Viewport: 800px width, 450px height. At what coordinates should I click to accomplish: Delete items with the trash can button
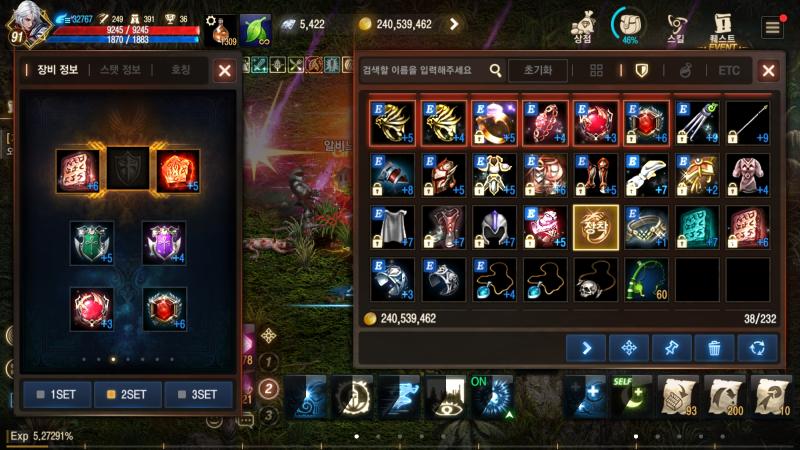(714, 348)
